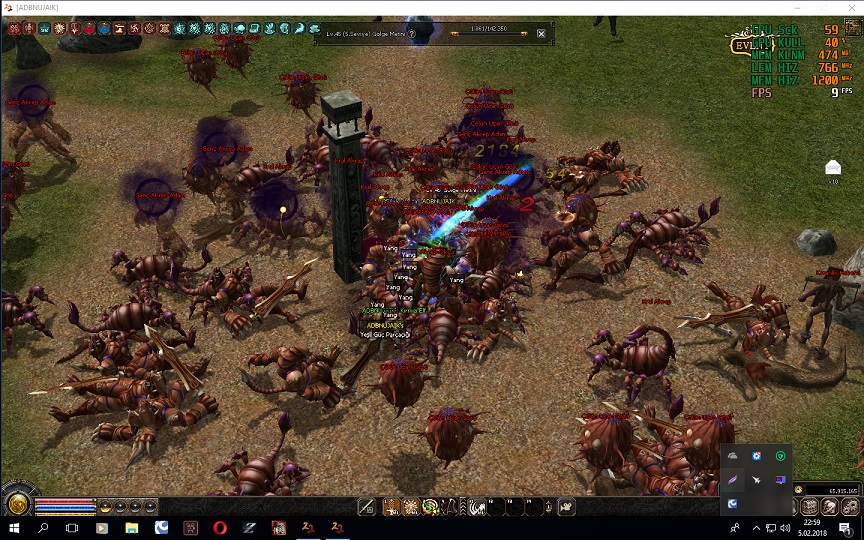Select the sword slot in the quickbar
The width and height of the screenshot is (864, 540).
(x=366, y=507)
